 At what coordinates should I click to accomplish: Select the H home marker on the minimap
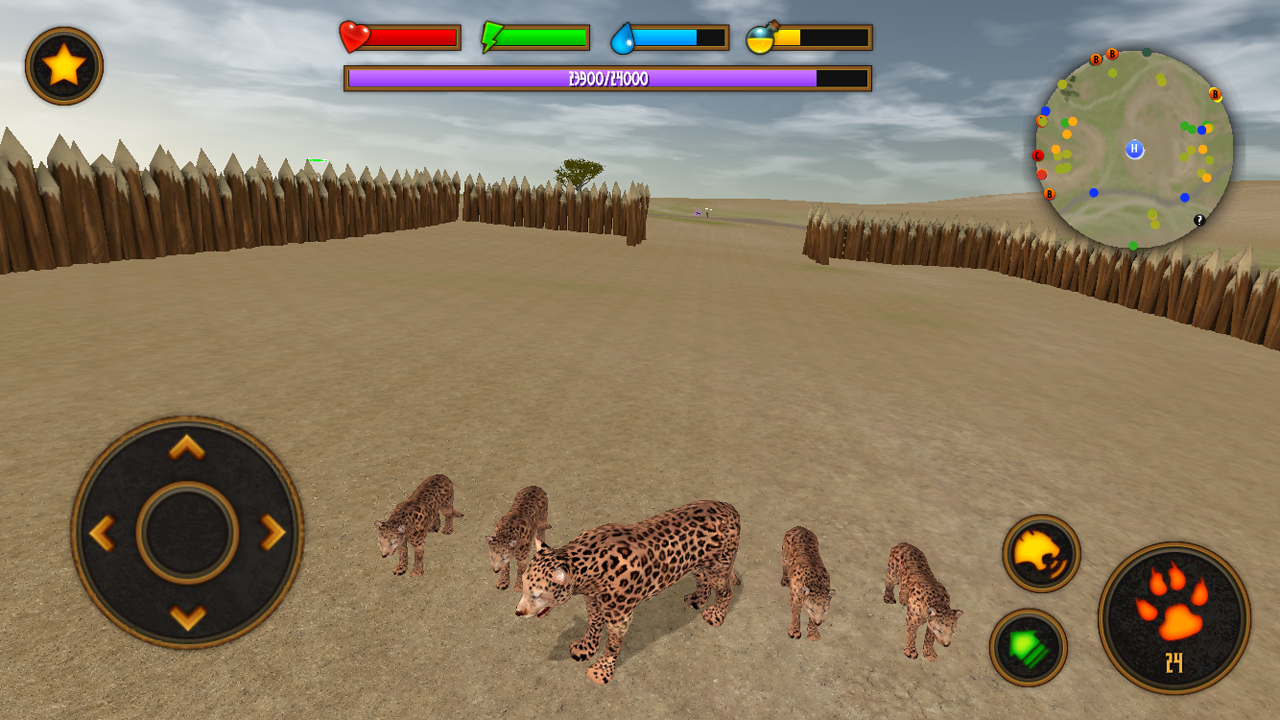pos(1134,149)
